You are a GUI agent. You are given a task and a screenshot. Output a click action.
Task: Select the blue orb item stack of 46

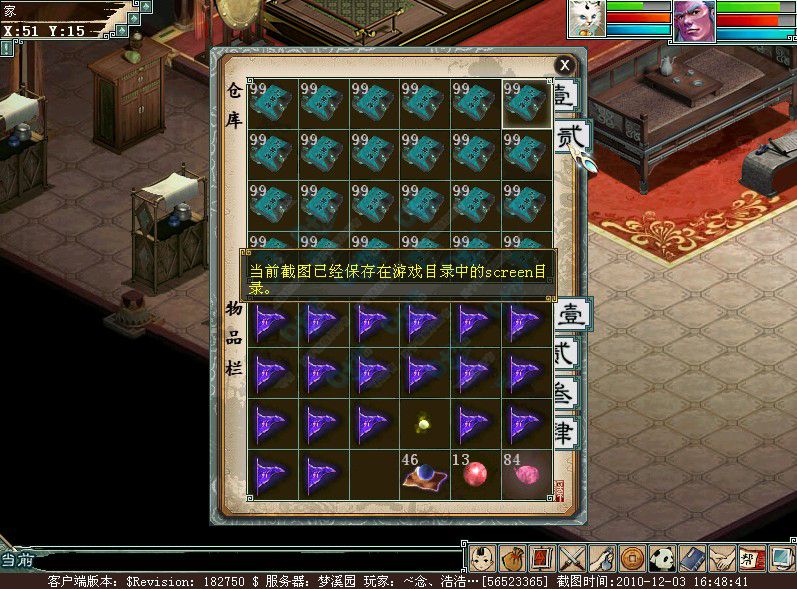coord(424,475)
